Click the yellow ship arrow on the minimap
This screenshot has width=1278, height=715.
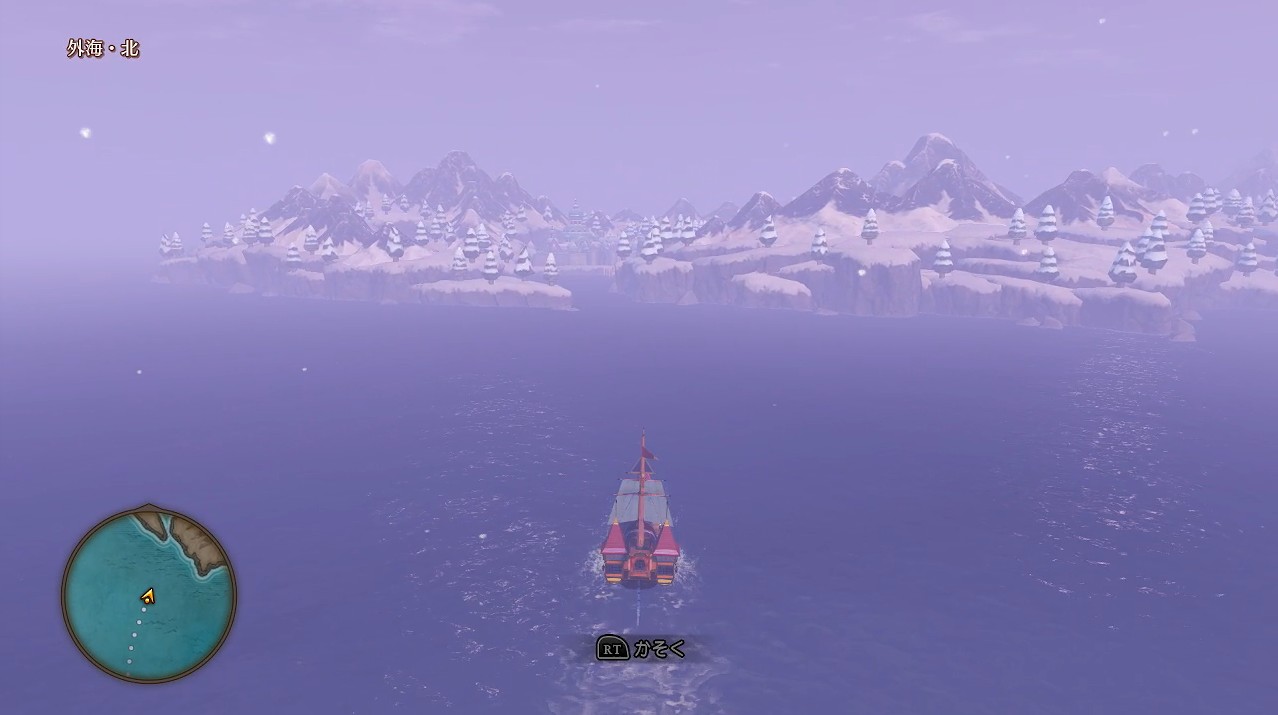tap(148, 596)
